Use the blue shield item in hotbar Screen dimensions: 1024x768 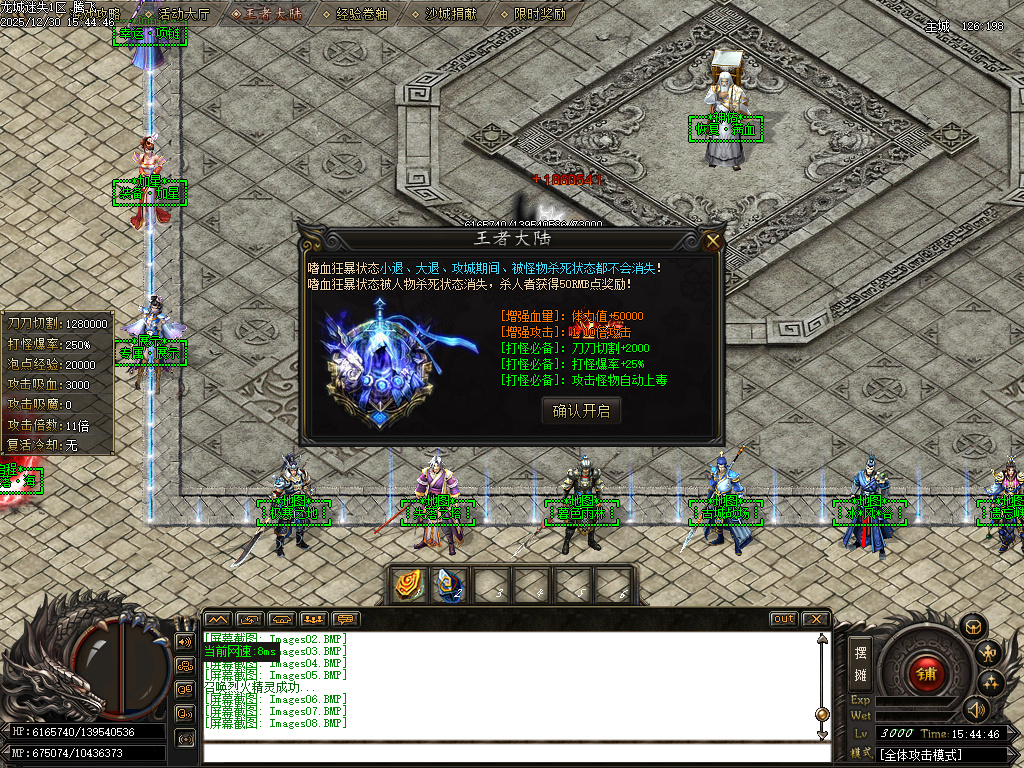tap(448, 584)
